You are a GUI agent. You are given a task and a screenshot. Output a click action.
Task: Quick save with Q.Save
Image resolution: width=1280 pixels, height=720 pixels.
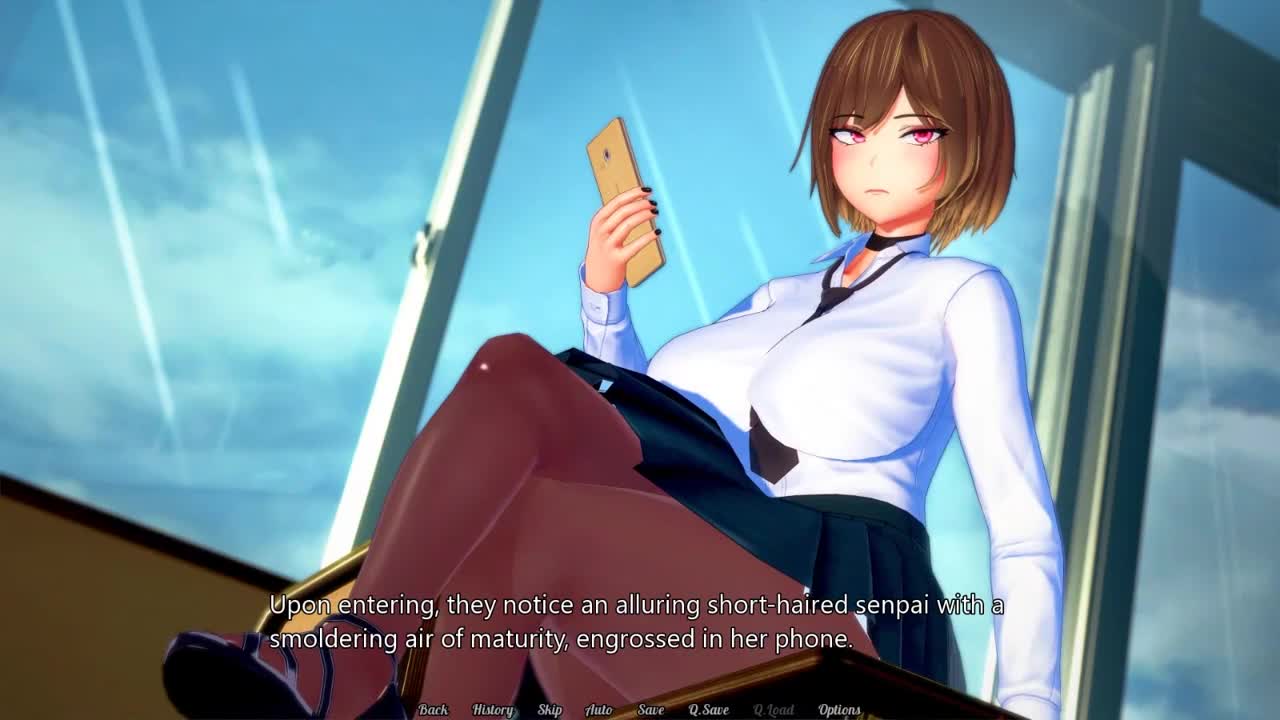click(x=708, y=710)
